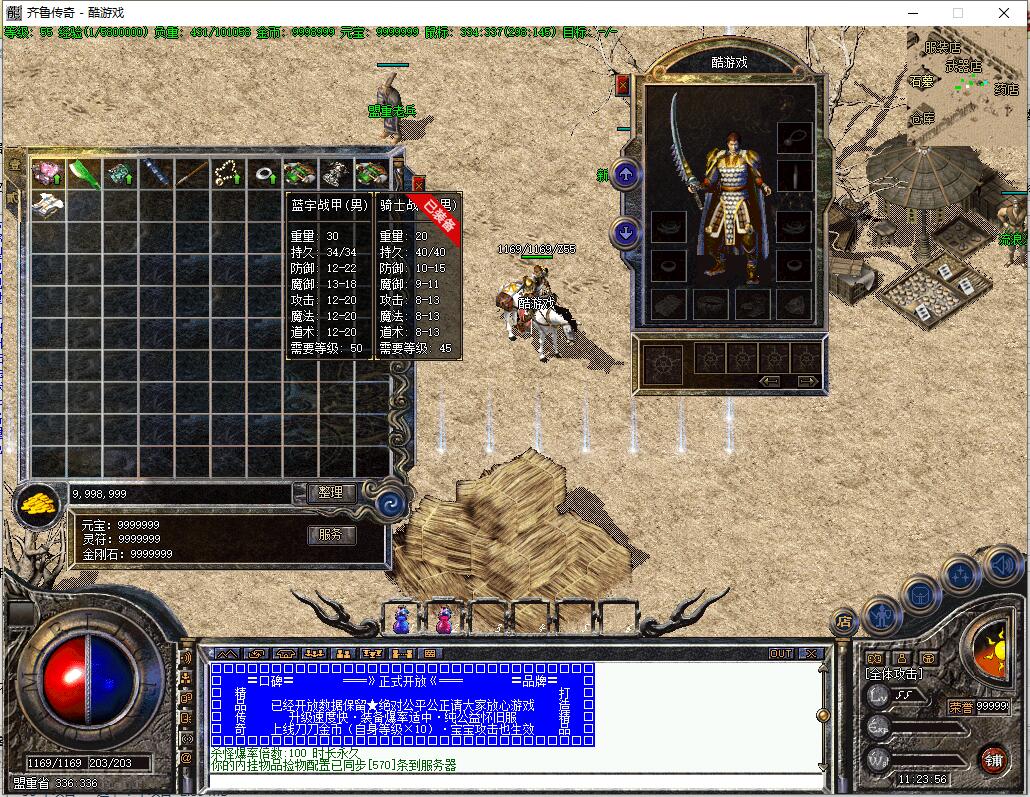Click the gold coin pile icon
The image size is (1030, 797).
click(x=39, y=502)
